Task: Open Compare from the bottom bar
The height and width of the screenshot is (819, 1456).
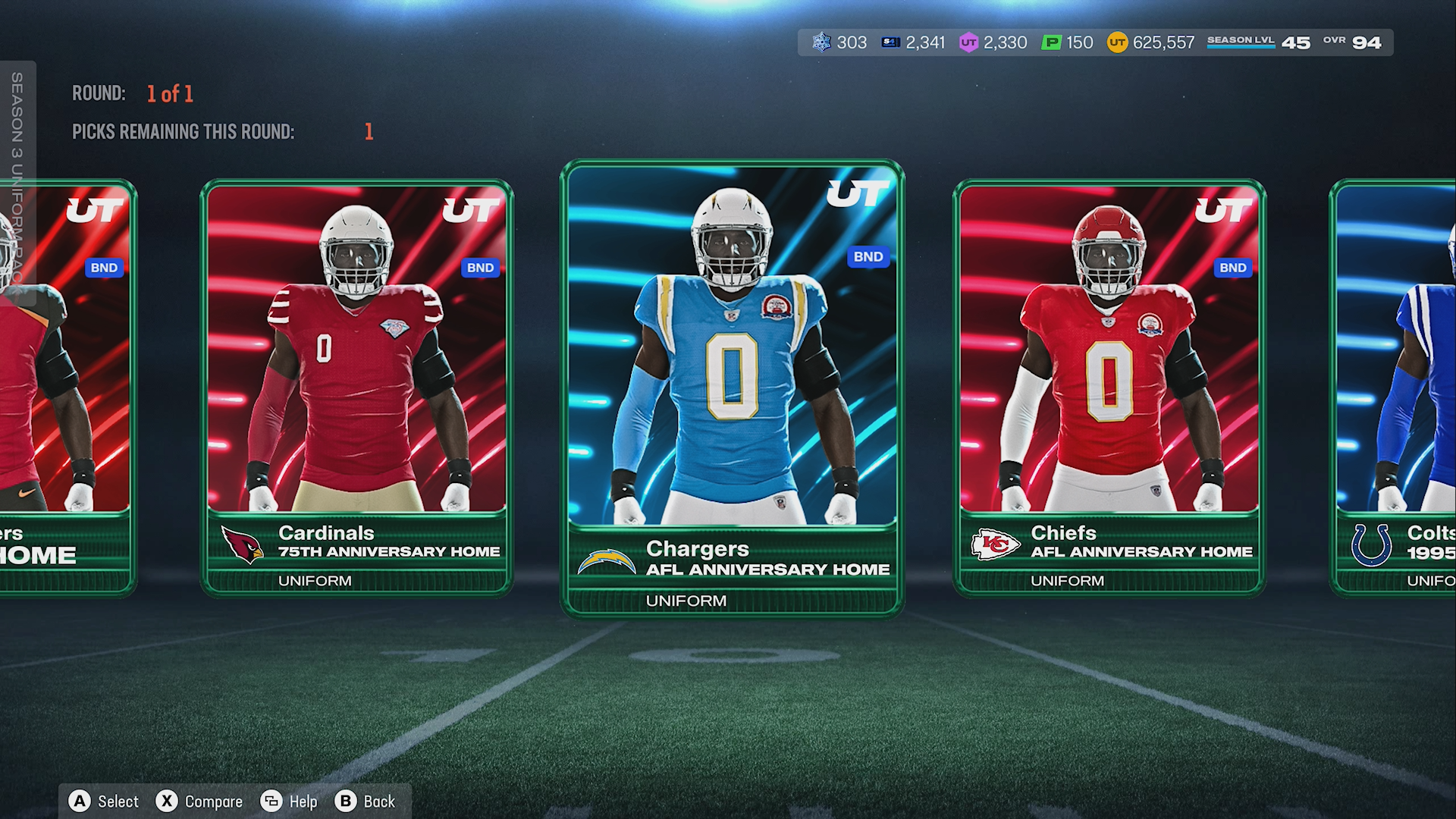Action: 199,802
